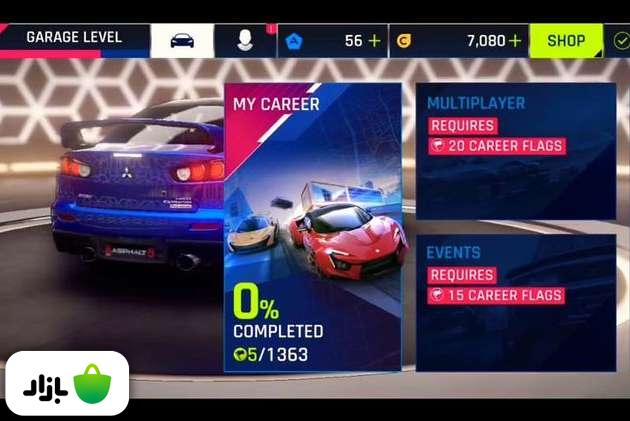Open the locked Events panel
This screenshot has height=421, width=630.
tap(515, 302)
